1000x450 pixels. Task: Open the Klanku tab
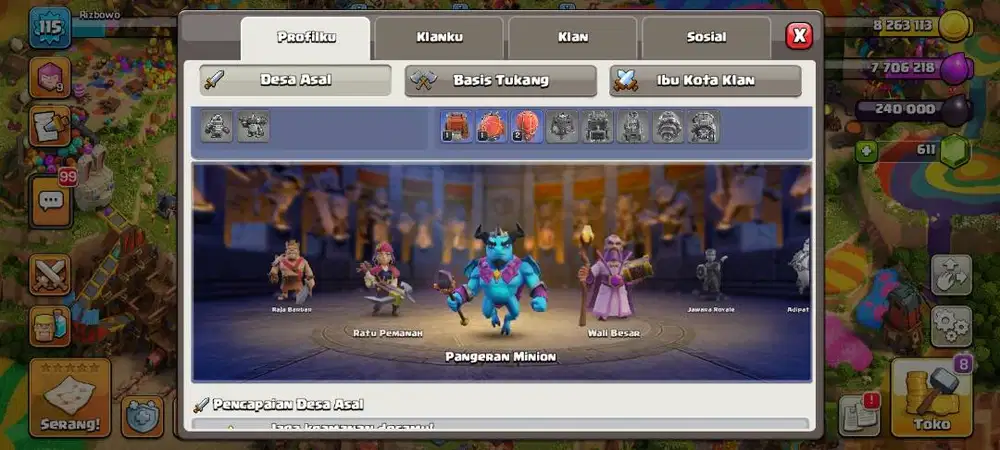[439, 38]
